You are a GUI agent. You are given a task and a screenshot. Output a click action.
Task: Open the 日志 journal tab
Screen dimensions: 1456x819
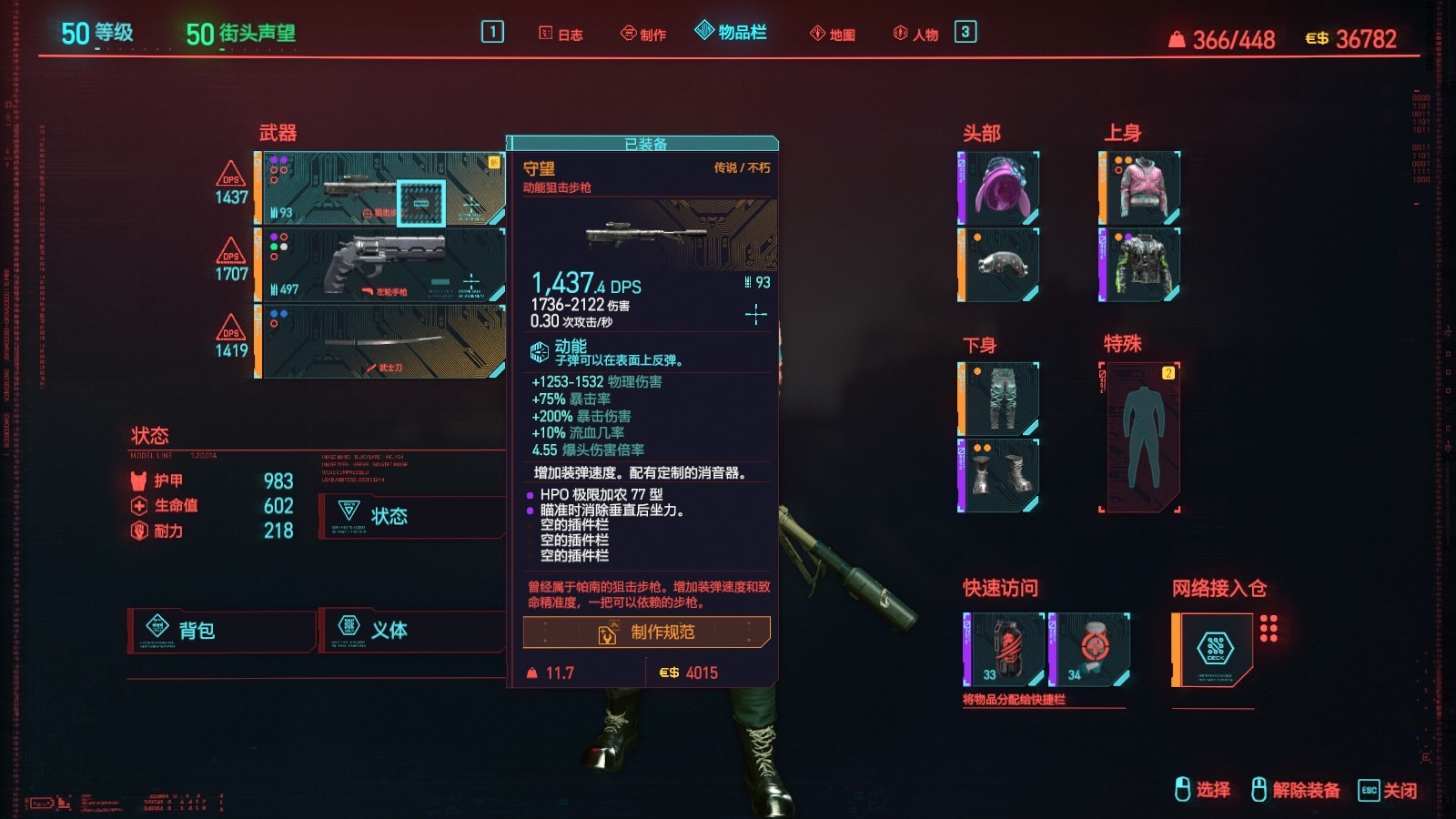[x=561, y=35]
